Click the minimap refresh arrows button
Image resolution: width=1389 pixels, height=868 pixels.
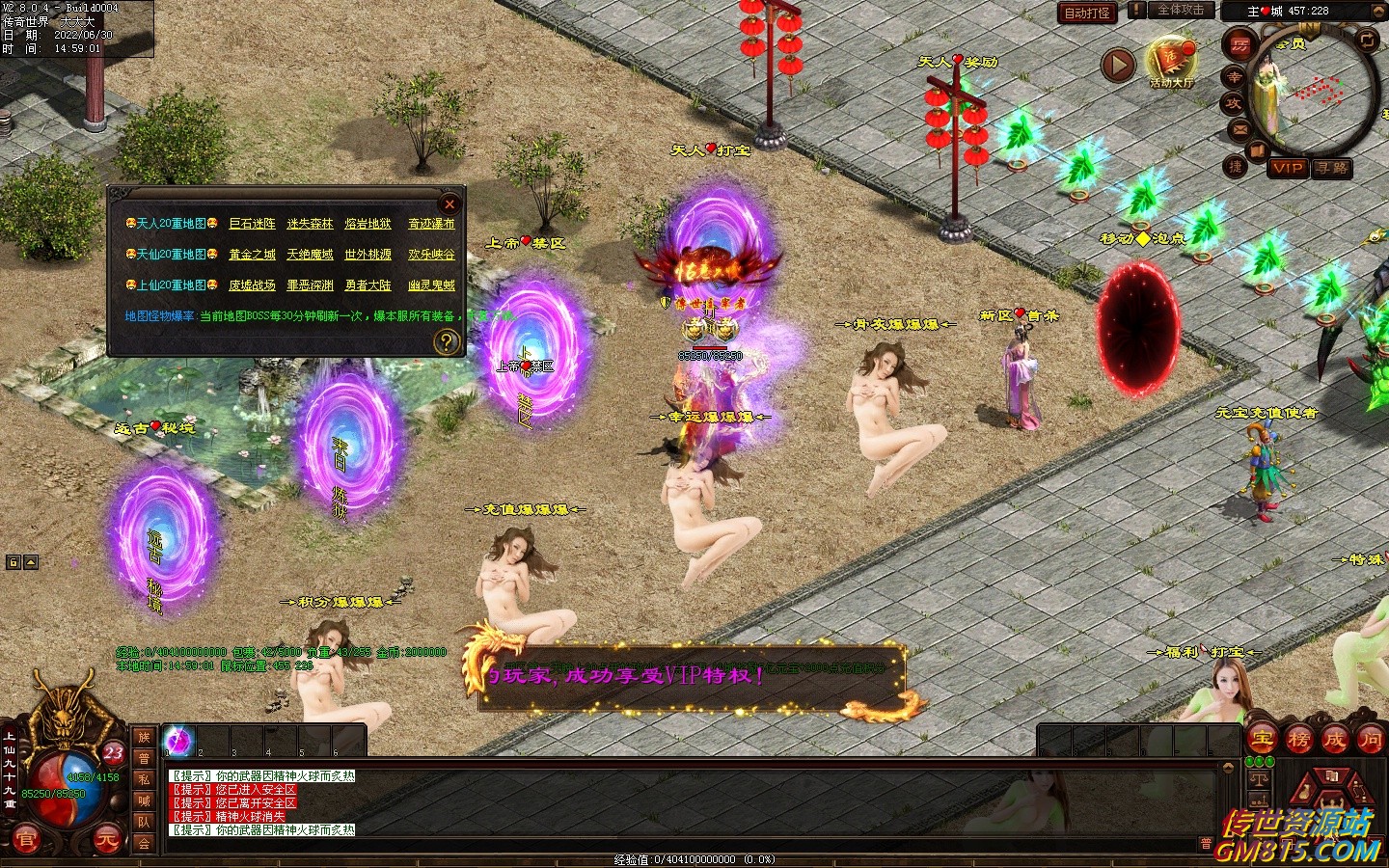click(1367, 40)
